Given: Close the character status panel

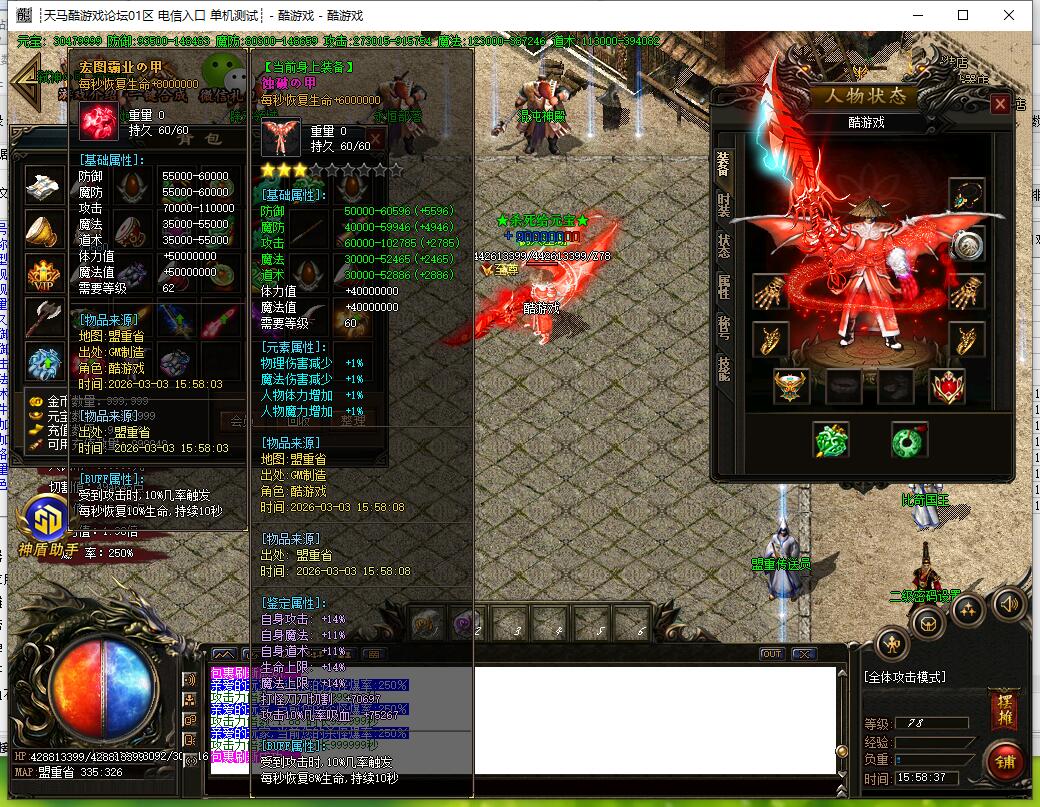Looking at the screenshot, I should coord(999,104).
